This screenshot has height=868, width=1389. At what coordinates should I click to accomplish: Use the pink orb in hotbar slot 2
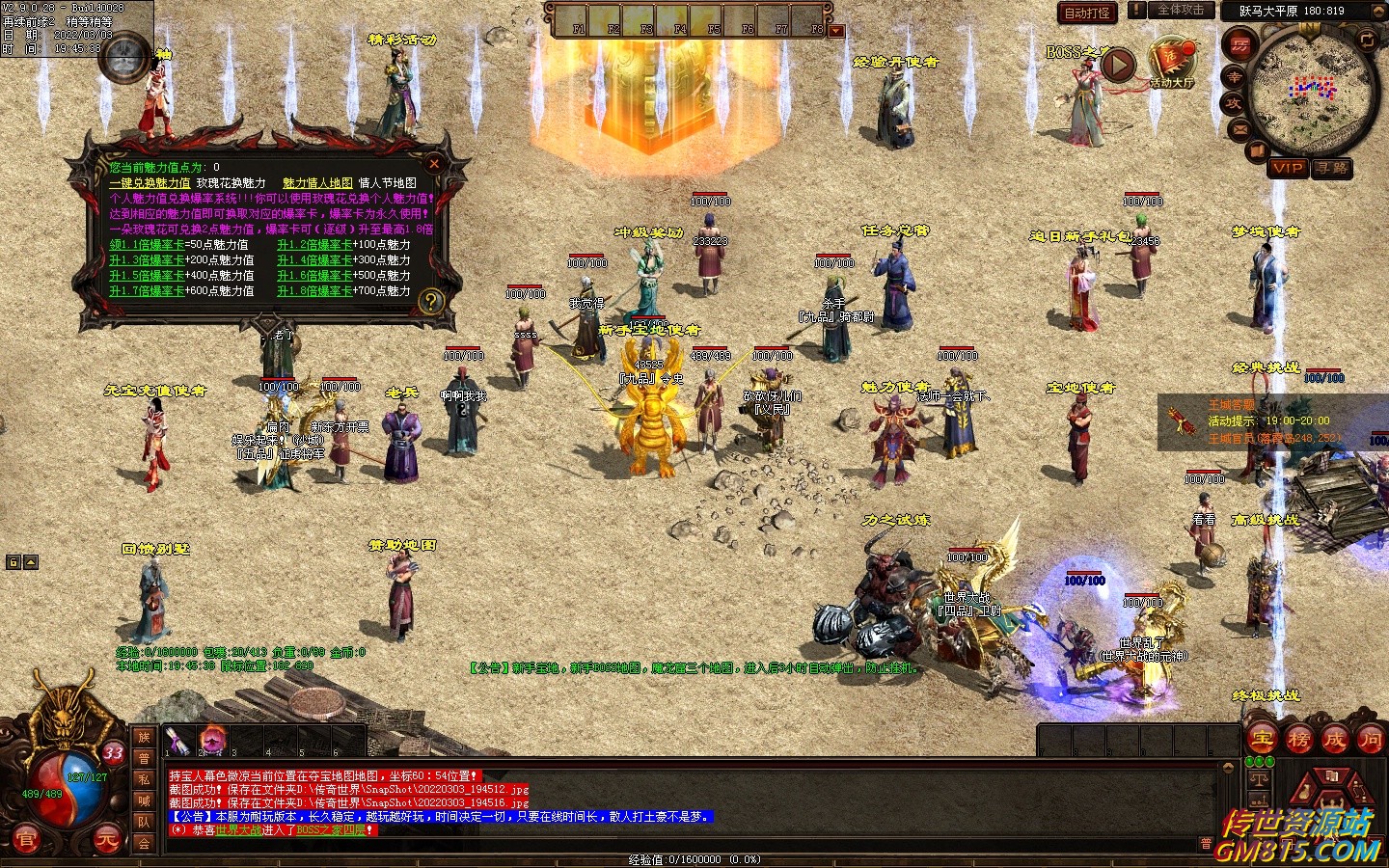click(x=212, y=741)
